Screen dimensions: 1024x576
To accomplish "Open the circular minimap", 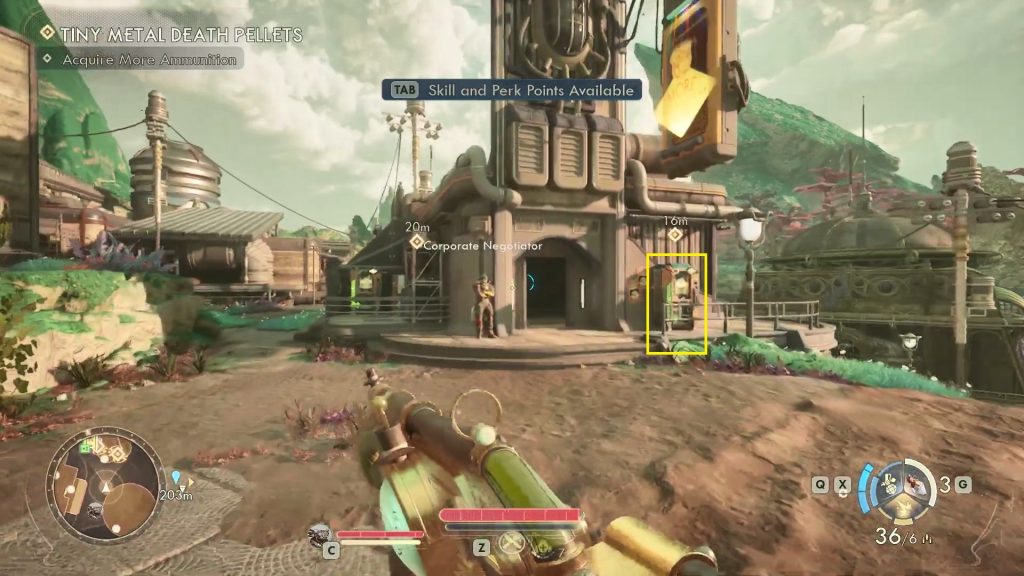I will (104, 487).
